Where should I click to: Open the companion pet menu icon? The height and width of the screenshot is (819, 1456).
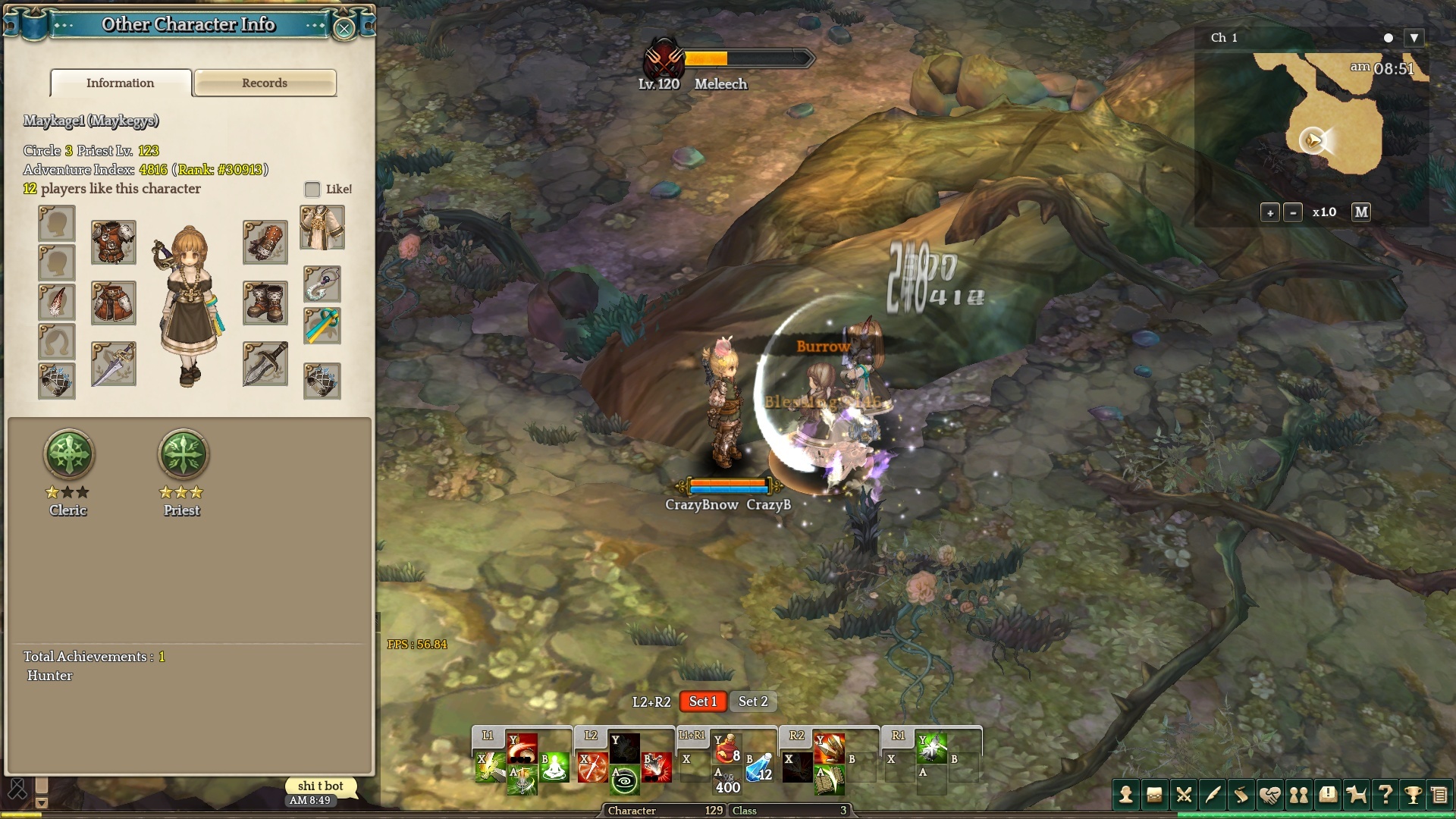pyautogui.click(x=1356, y=795)
